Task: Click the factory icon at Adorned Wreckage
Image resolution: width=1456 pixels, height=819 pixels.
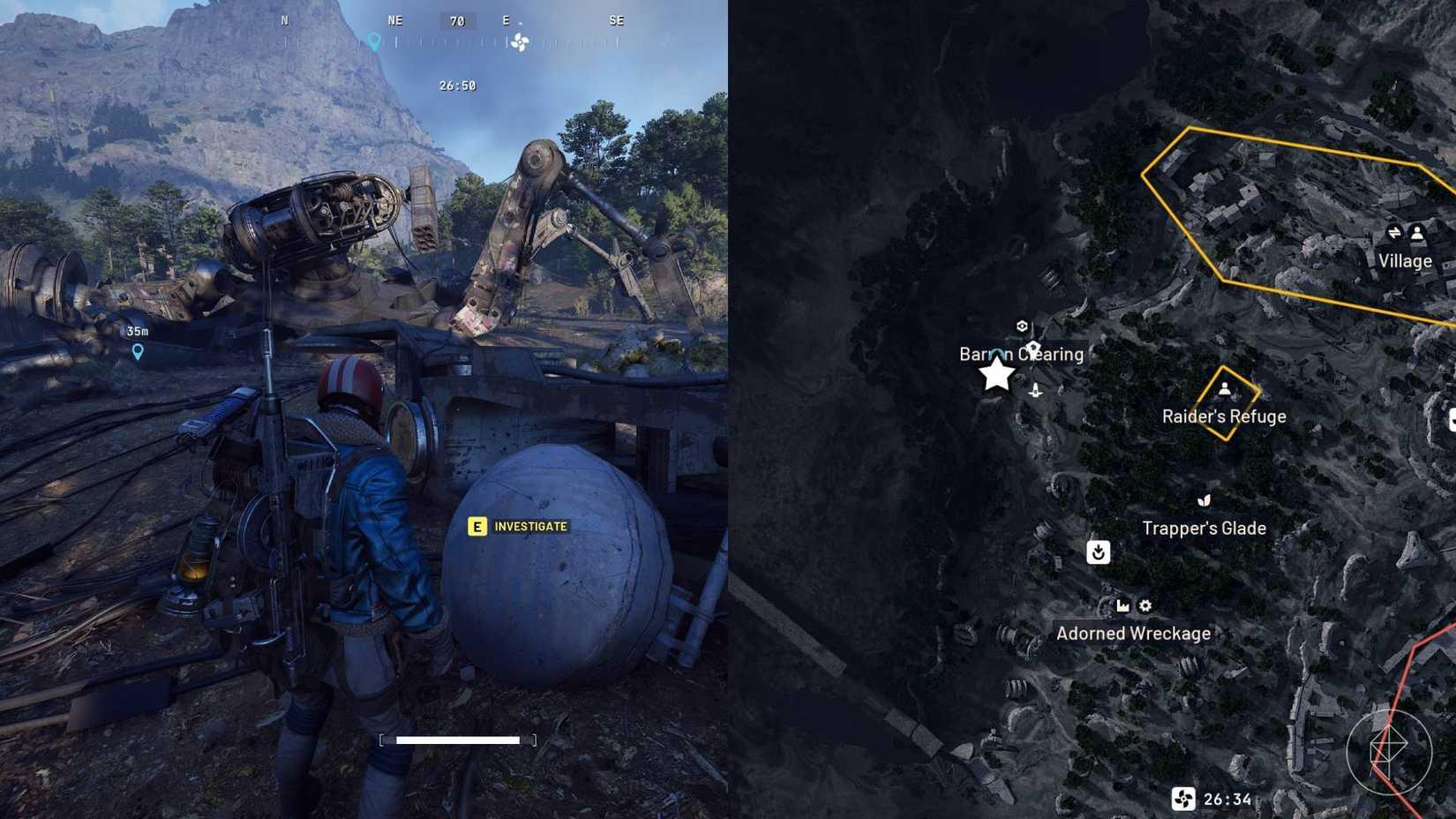Action: [1122, 605]
